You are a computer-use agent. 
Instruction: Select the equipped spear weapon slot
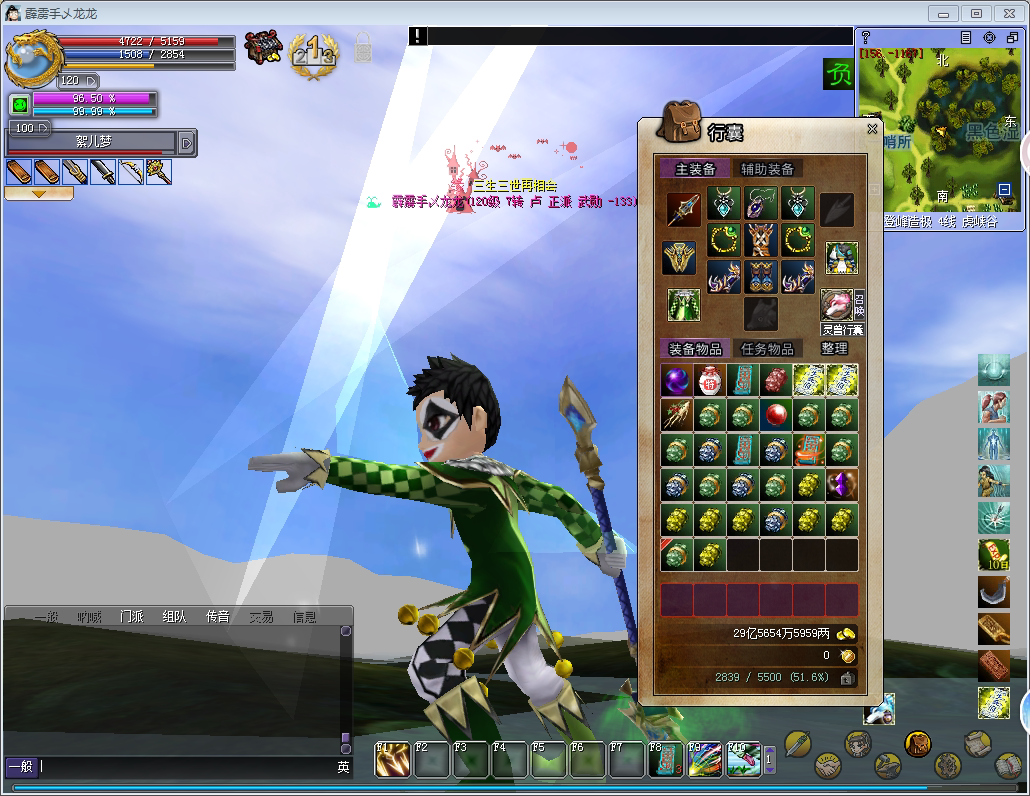tap(684, 209)
